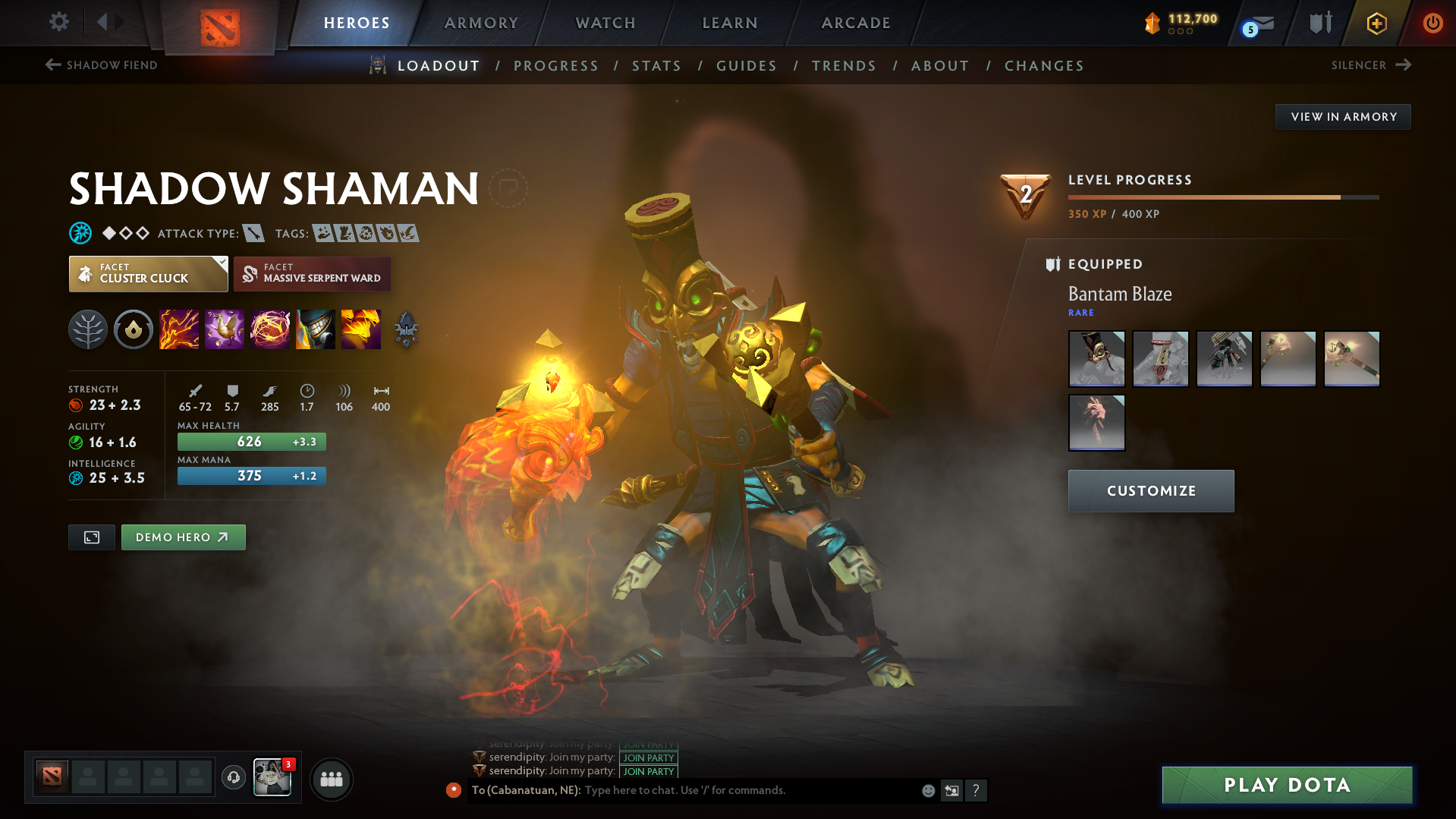This screenshot has height=819, width=1456.
Task: Select the Cluster Cluck facet
Action: 147,273
